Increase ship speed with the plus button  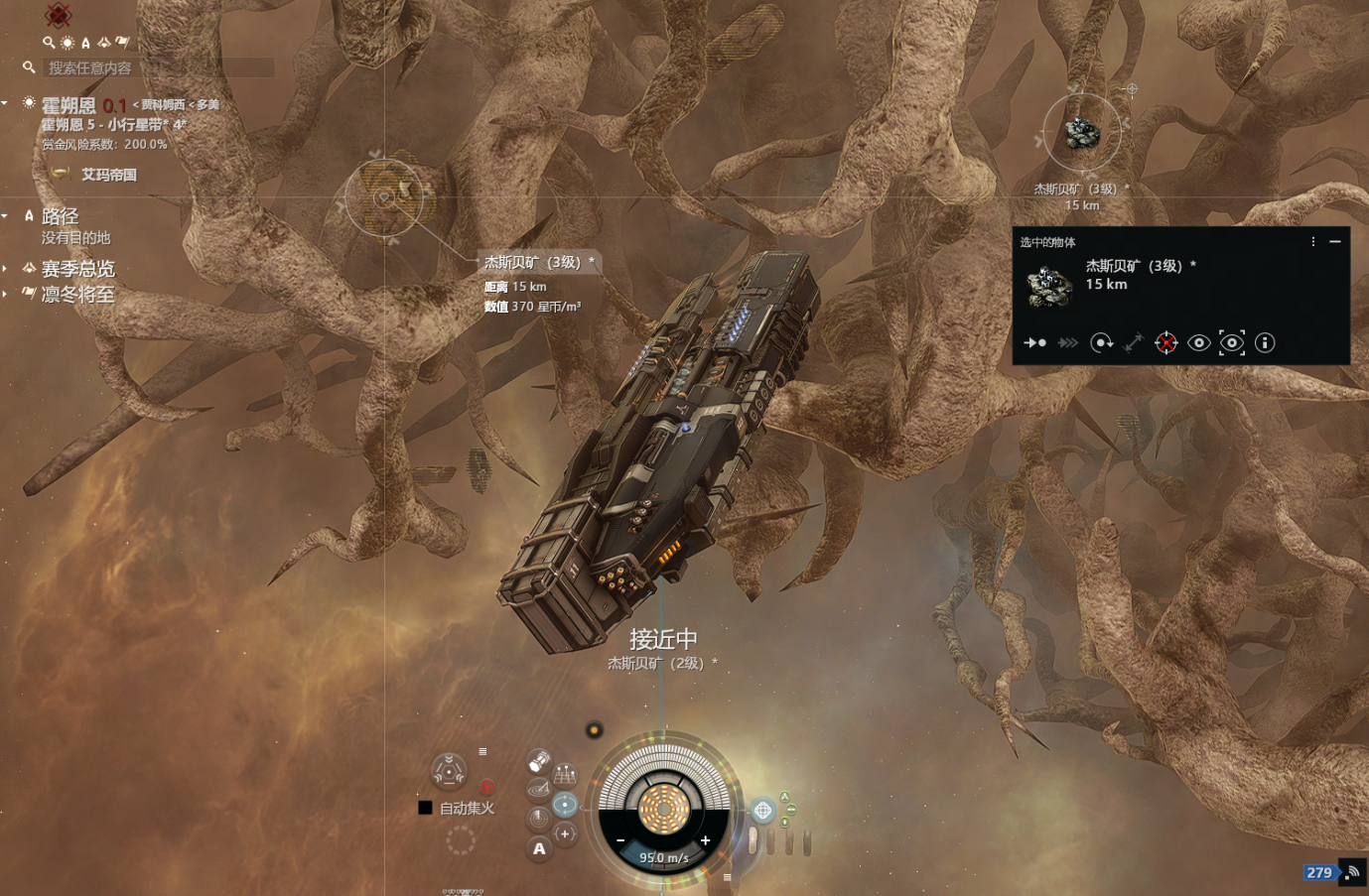[705, 840]
